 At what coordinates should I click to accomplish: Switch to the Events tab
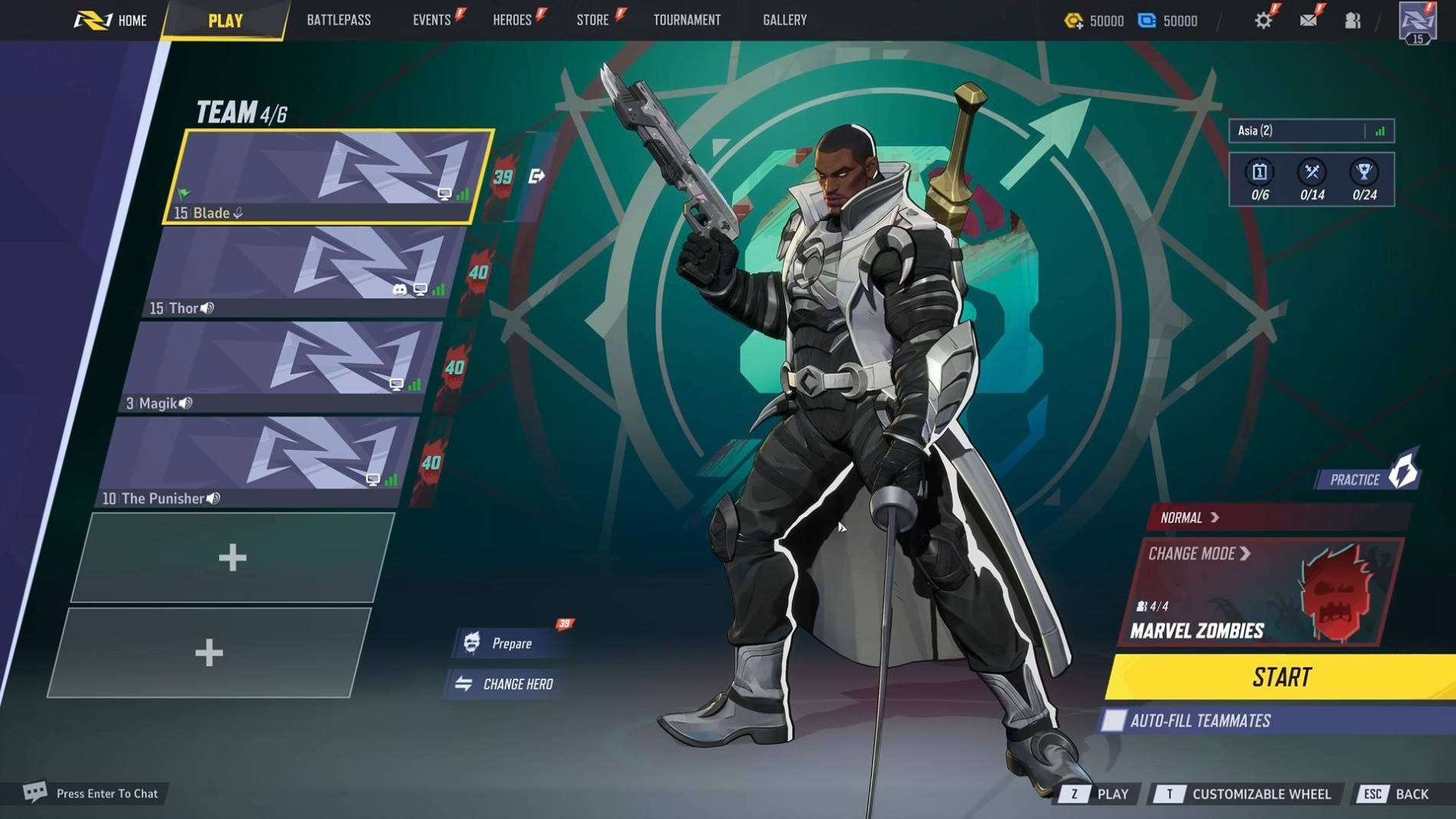point(432,20)
